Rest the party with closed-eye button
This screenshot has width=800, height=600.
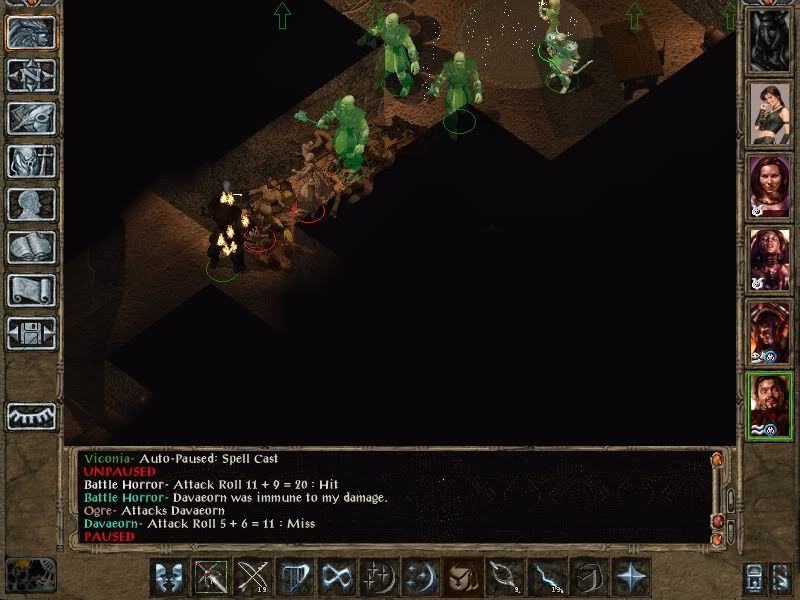[x=31, y=414]
